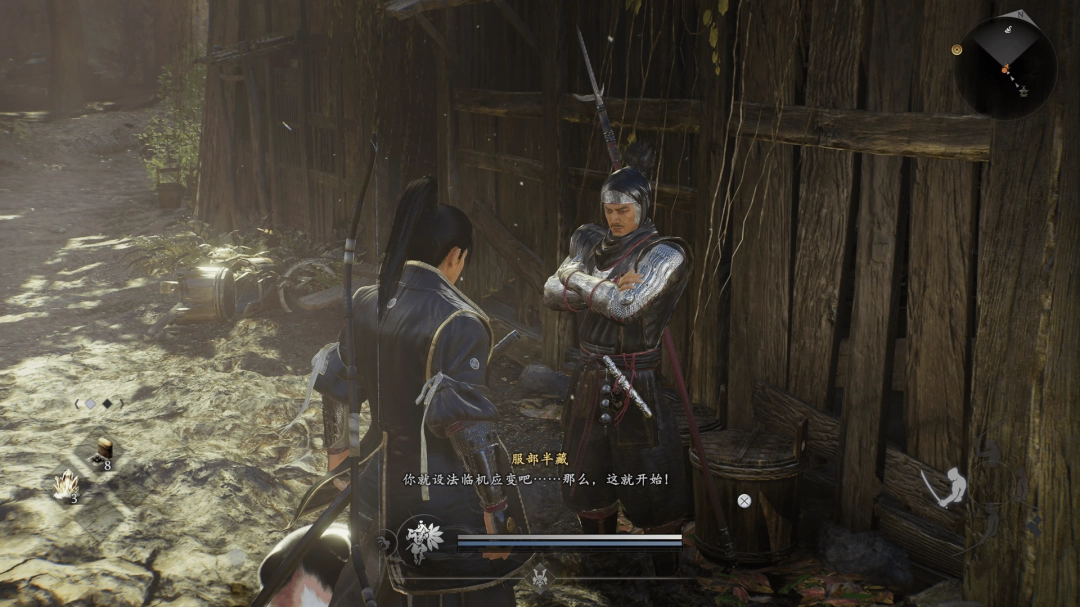Select the white crystal item with count 3
The image size is (1080, 607).
coord(68,485)
